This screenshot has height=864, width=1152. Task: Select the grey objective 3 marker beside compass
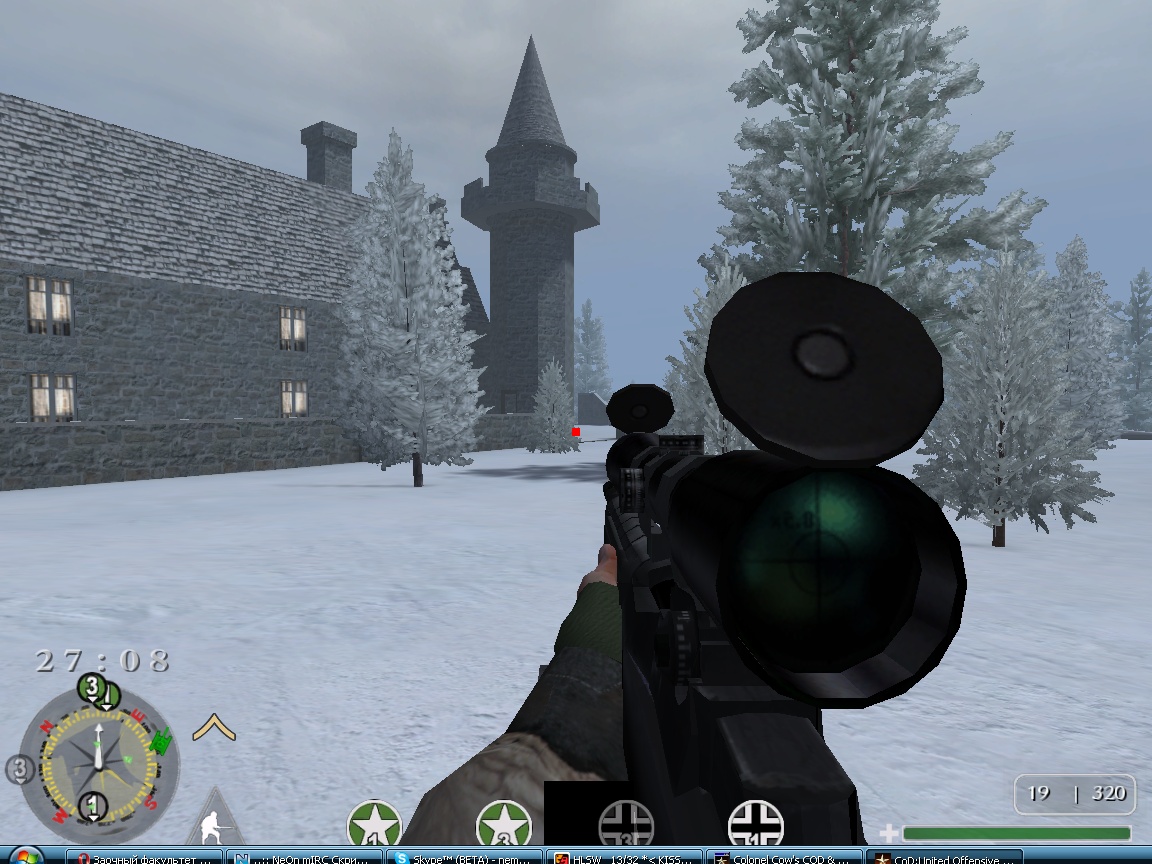pyautogui.click(x=19, y=769)
